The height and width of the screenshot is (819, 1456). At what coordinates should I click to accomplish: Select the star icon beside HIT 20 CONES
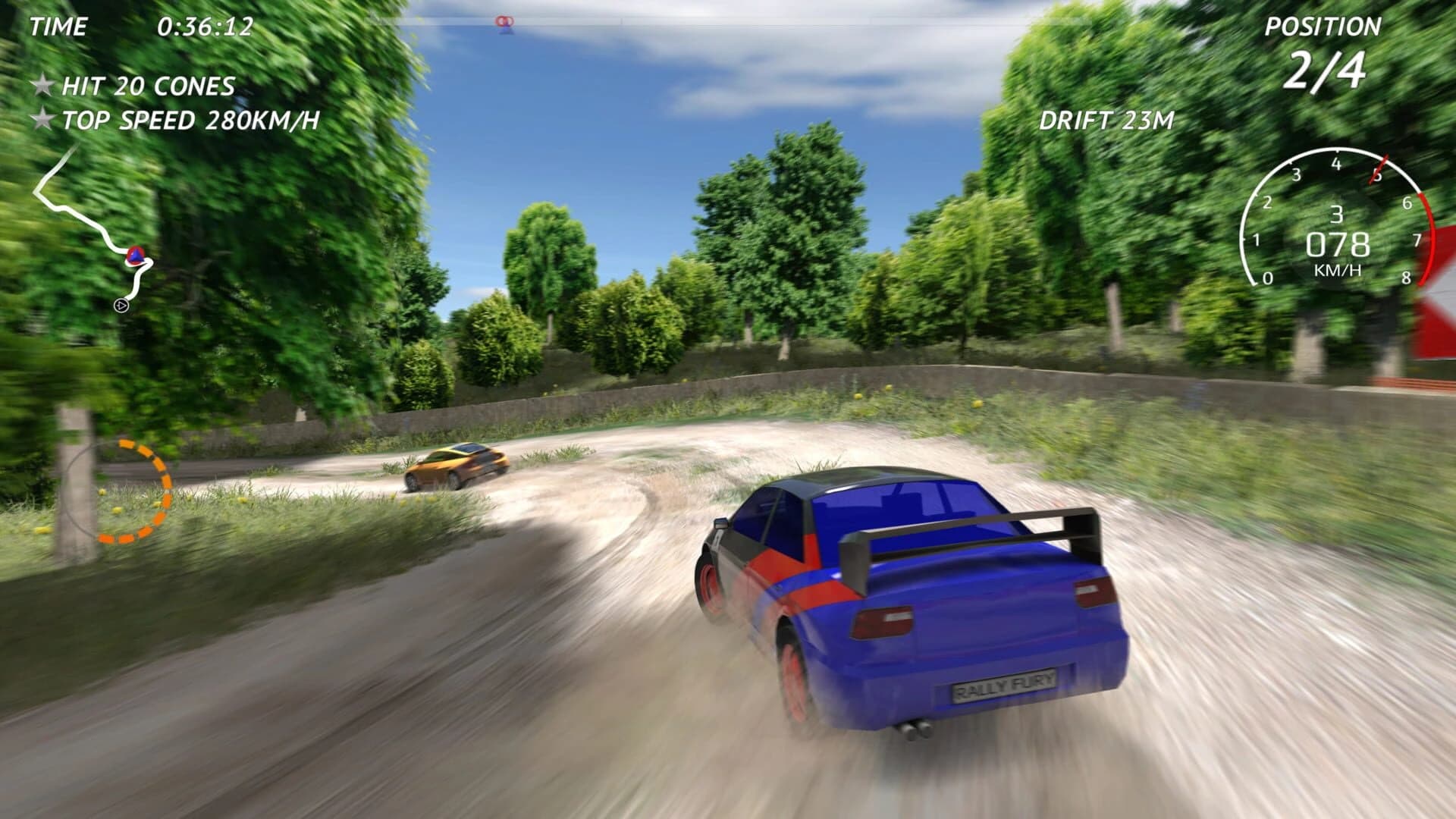[42, 85]
